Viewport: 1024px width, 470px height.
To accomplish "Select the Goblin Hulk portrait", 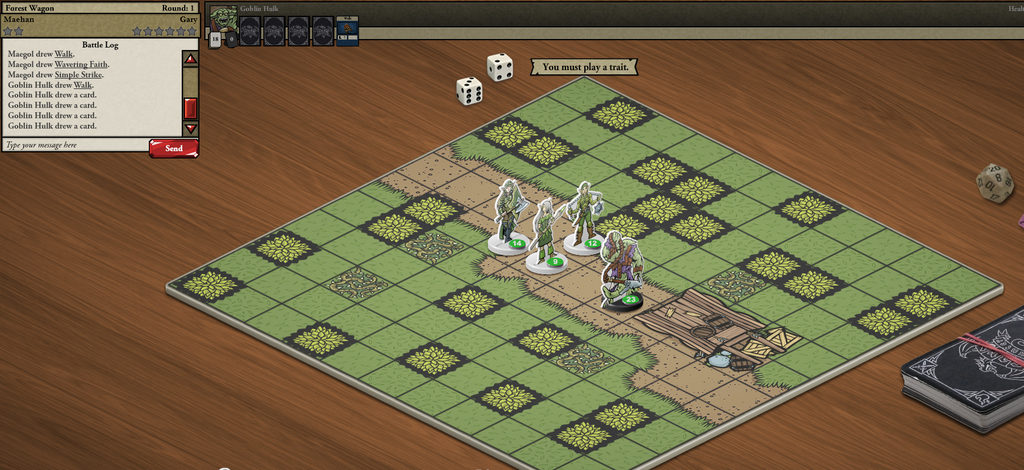I will (x=223, y=21).
